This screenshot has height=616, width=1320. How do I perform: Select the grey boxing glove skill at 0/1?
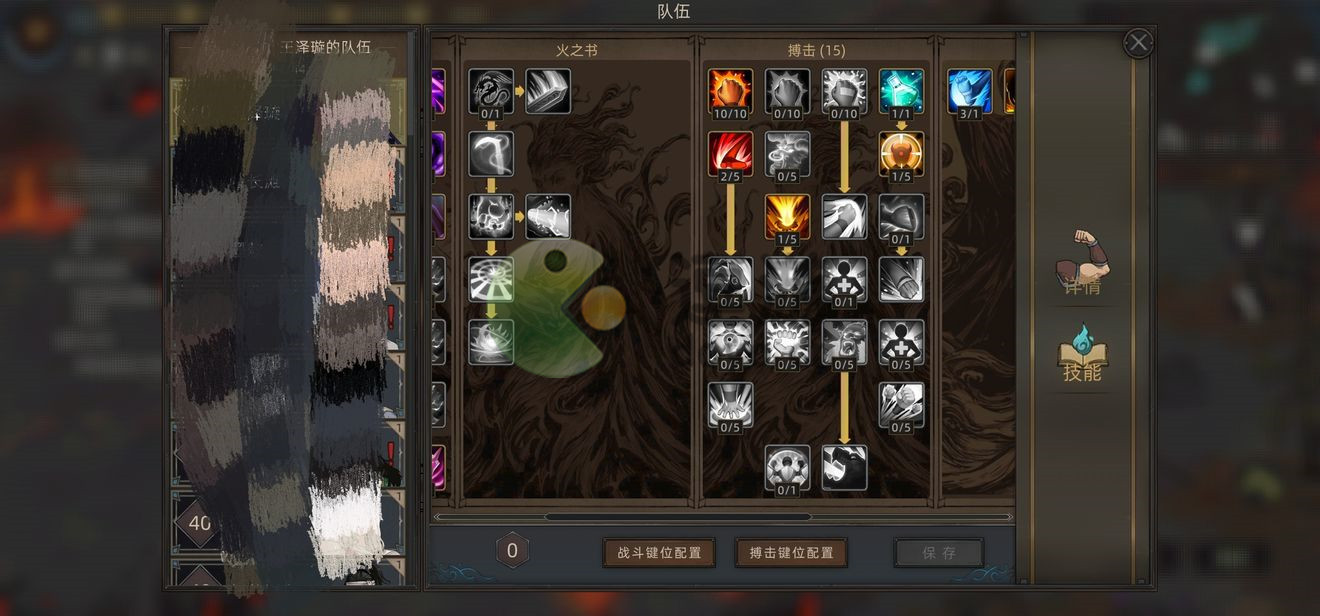click(901, 216)
